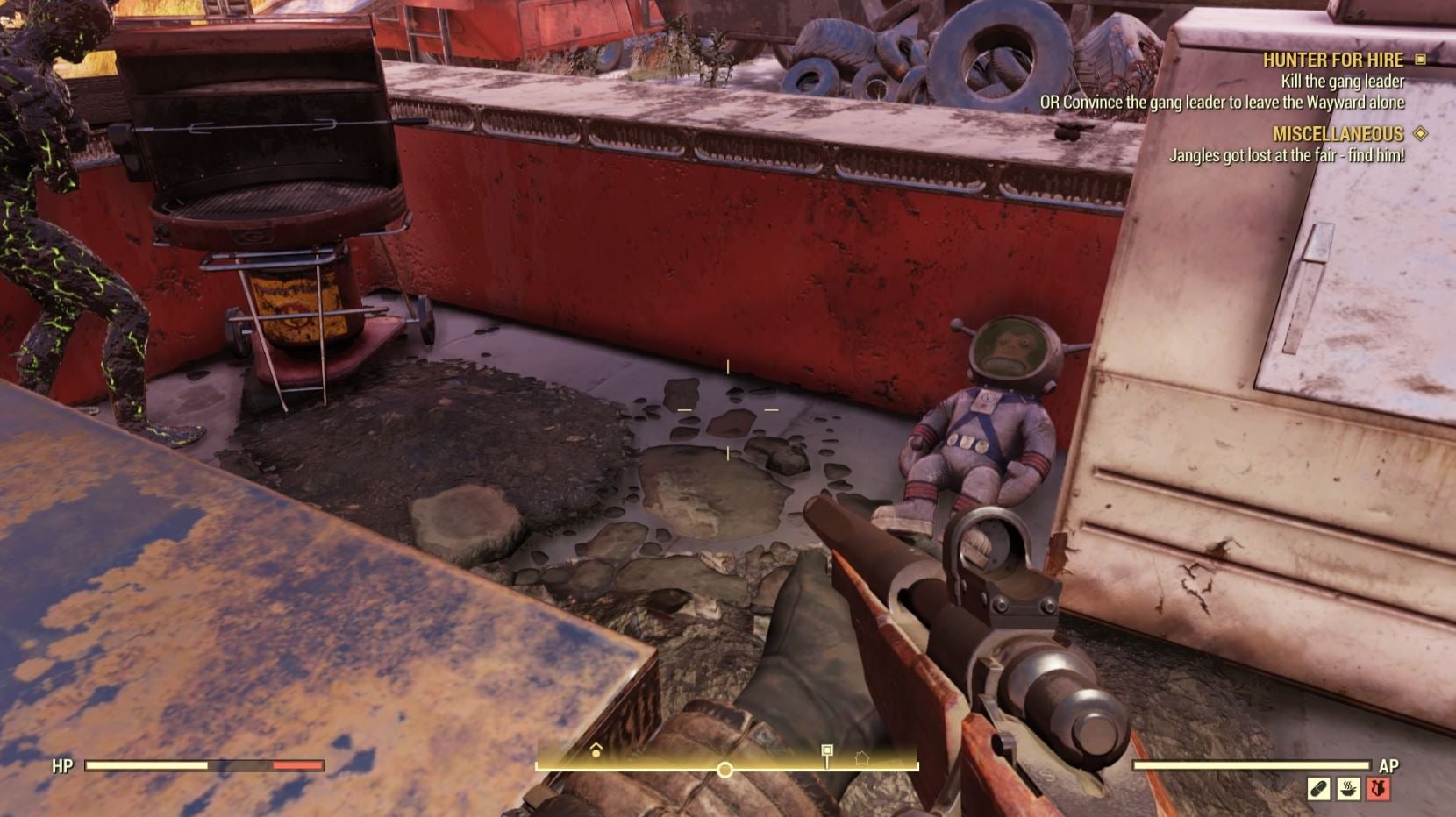Click the red disease resistance status icon
Viewport: 1456px width, 817px height.
1378,787
